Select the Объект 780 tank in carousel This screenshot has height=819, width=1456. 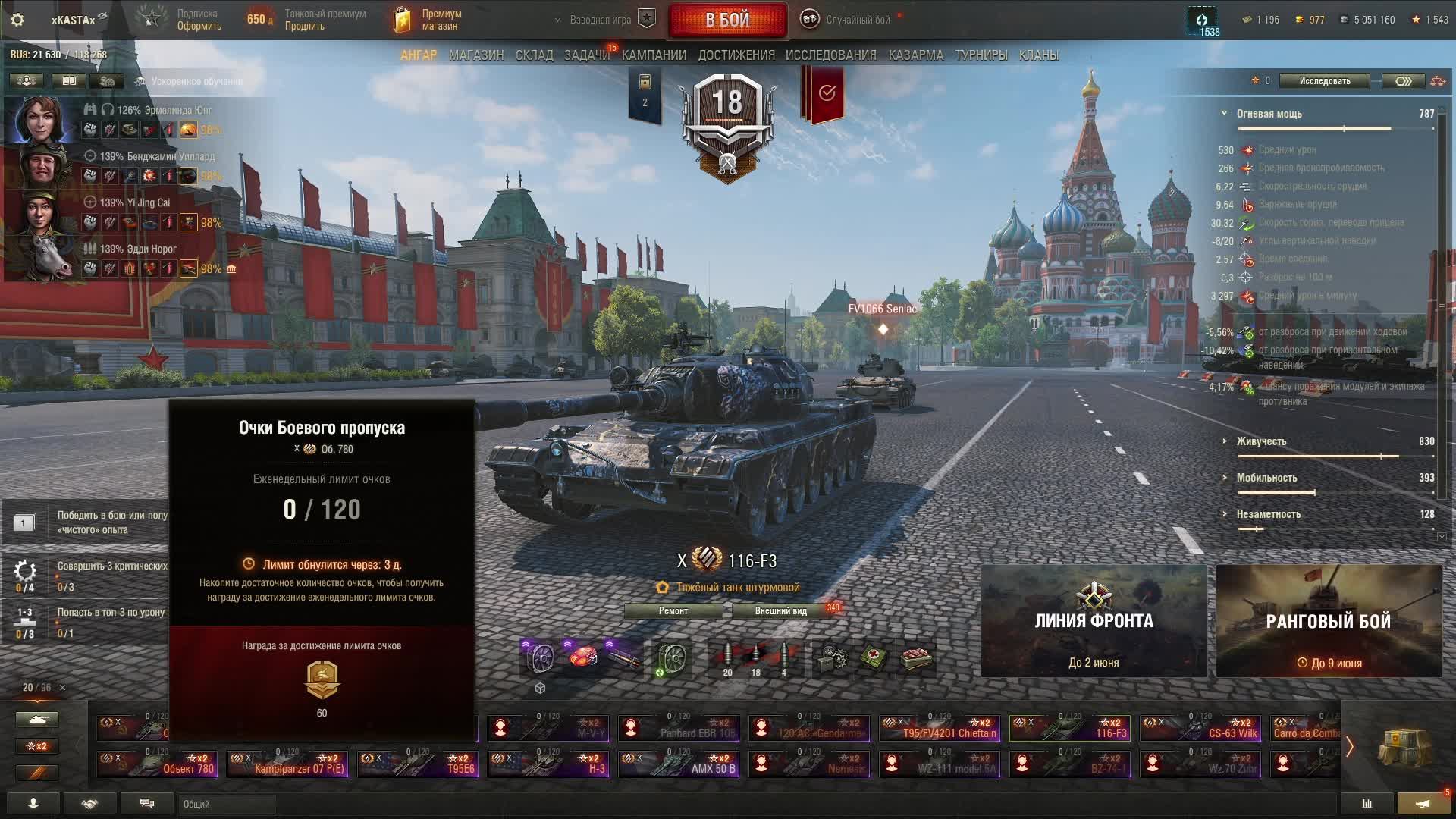click(158, 763)
